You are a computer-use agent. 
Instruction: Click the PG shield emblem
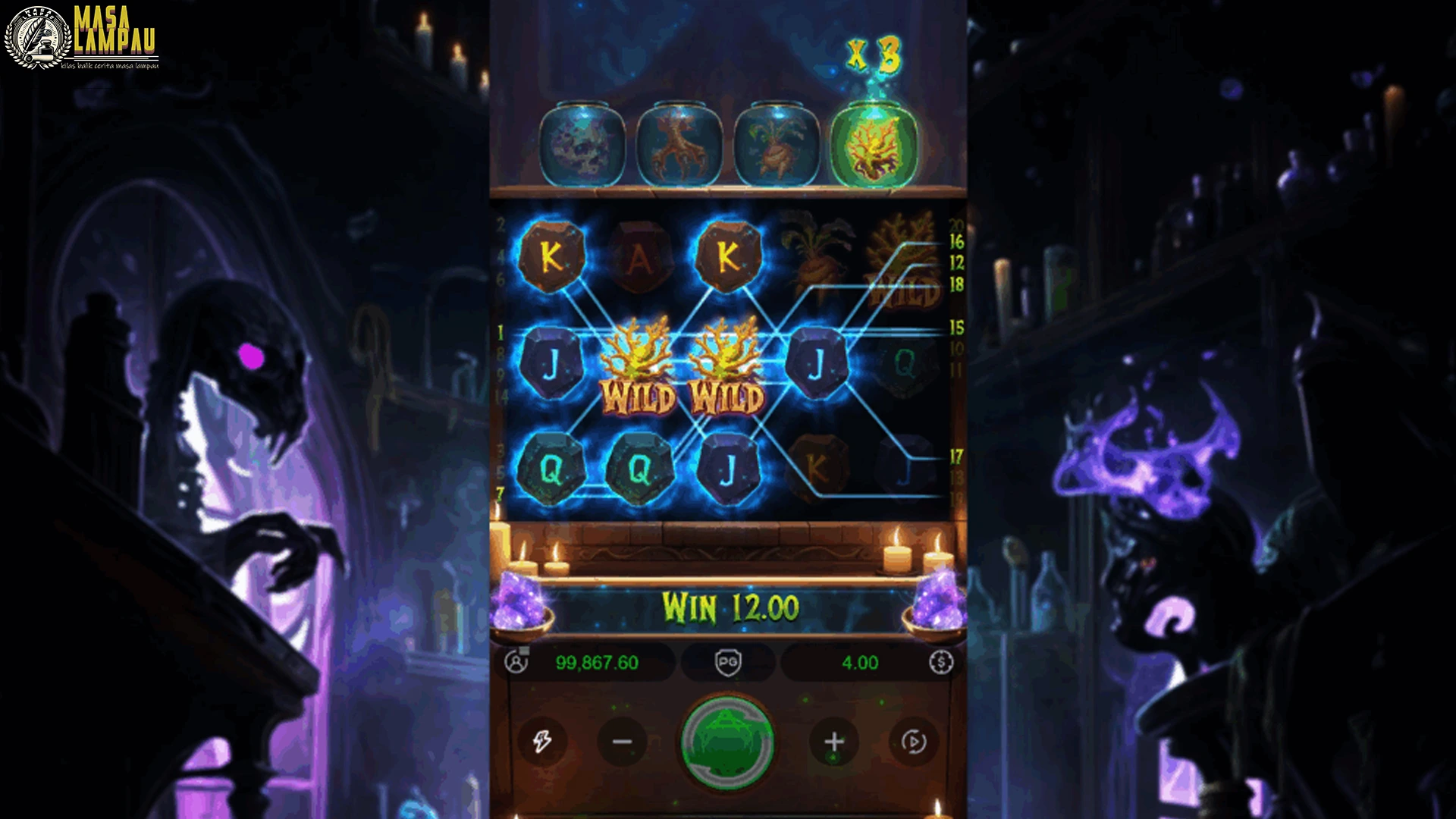click(727, 662)
